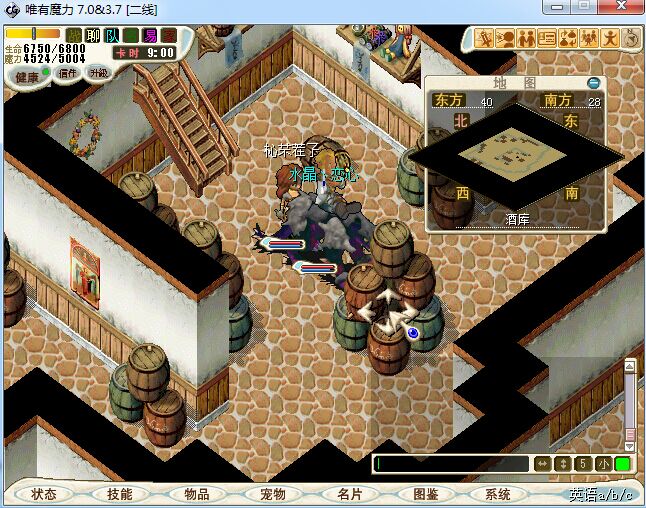
Task: Toggle the 战 battle mode button
Action: (x=74, y=36)
